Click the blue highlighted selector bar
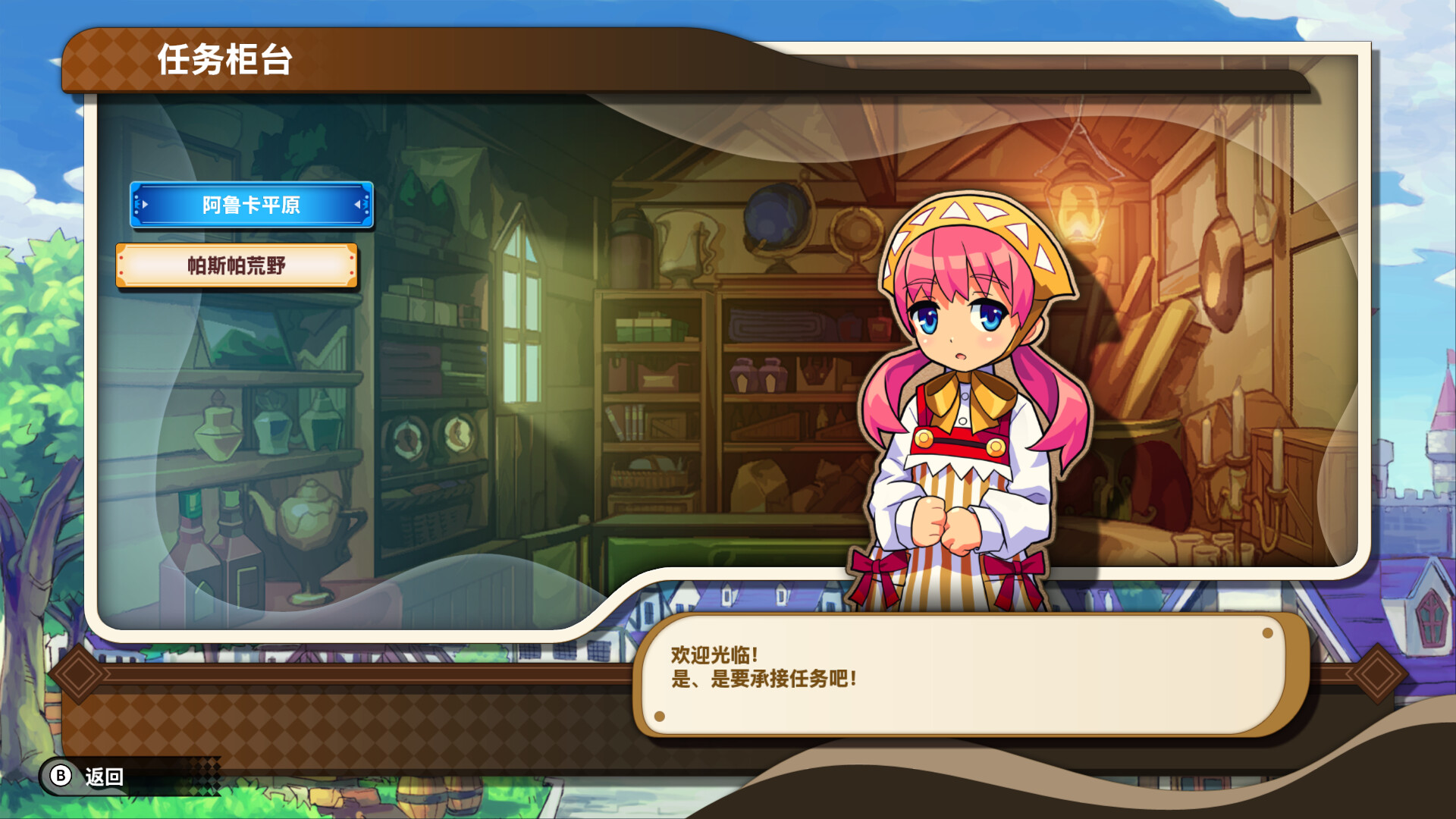The image size is (1456, 819). coord(249,205)
